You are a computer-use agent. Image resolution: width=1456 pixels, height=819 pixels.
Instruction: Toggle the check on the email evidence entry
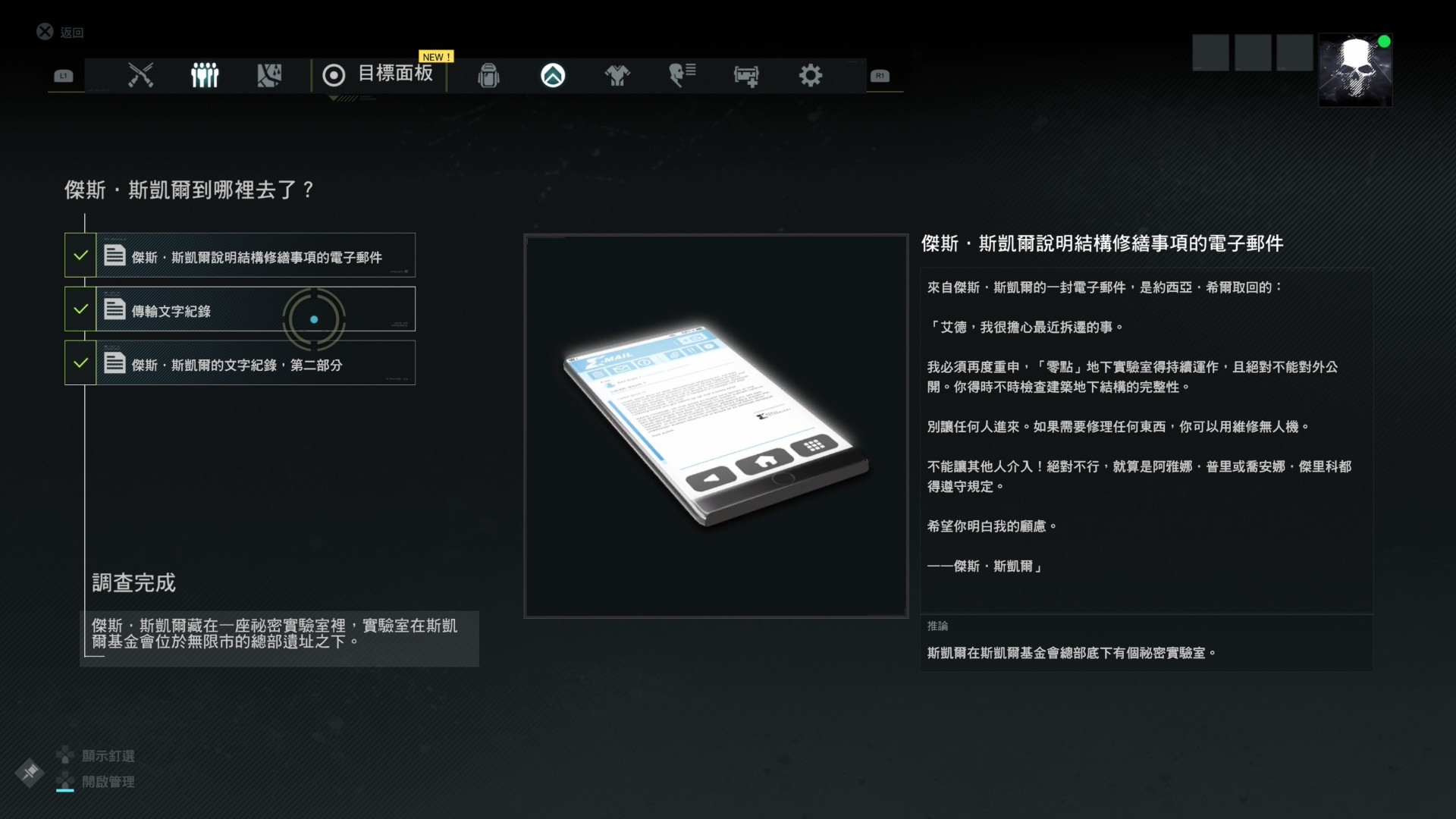[81, 255]
